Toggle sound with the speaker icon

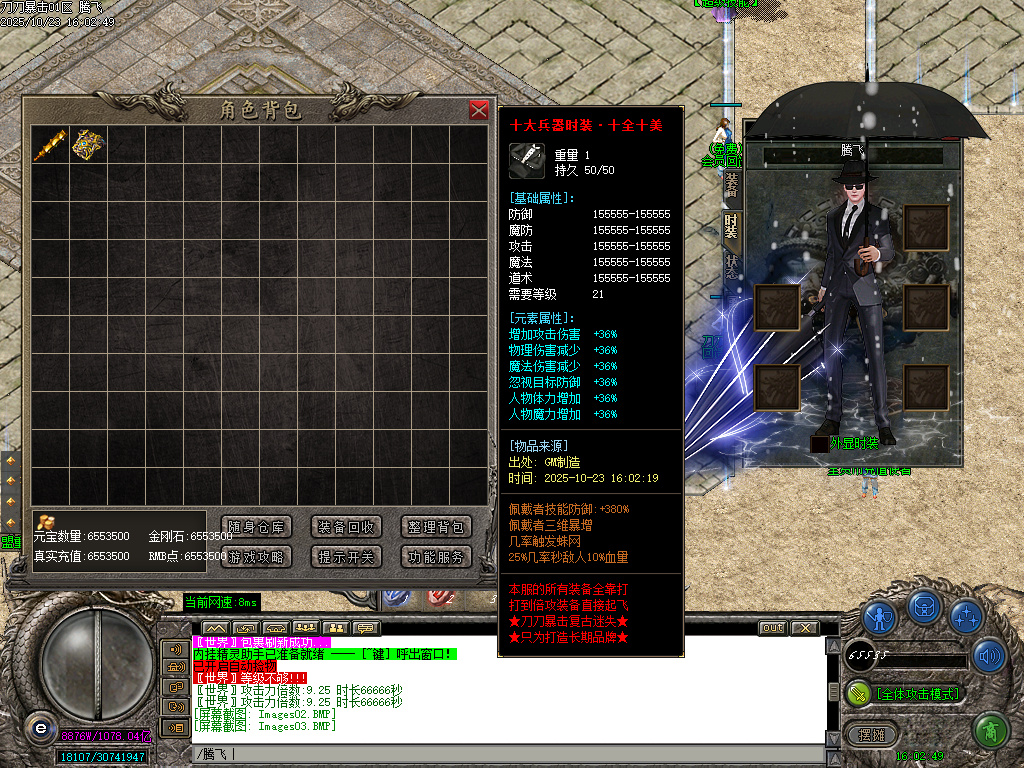coord(989,656)
